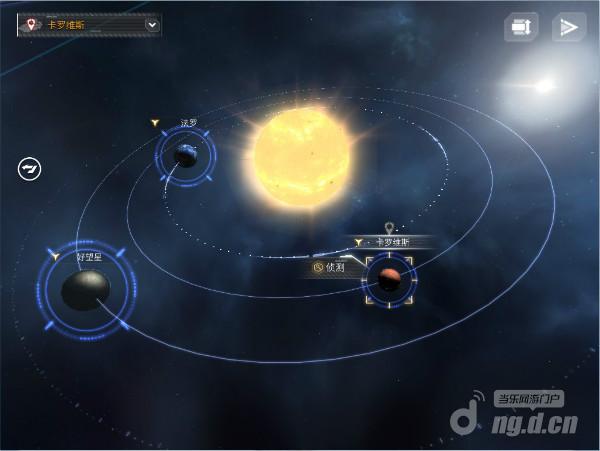Viewport: 600px width, 451px height.
Task: Select the dark planet 好望星
Action: (x=84, y=290)
